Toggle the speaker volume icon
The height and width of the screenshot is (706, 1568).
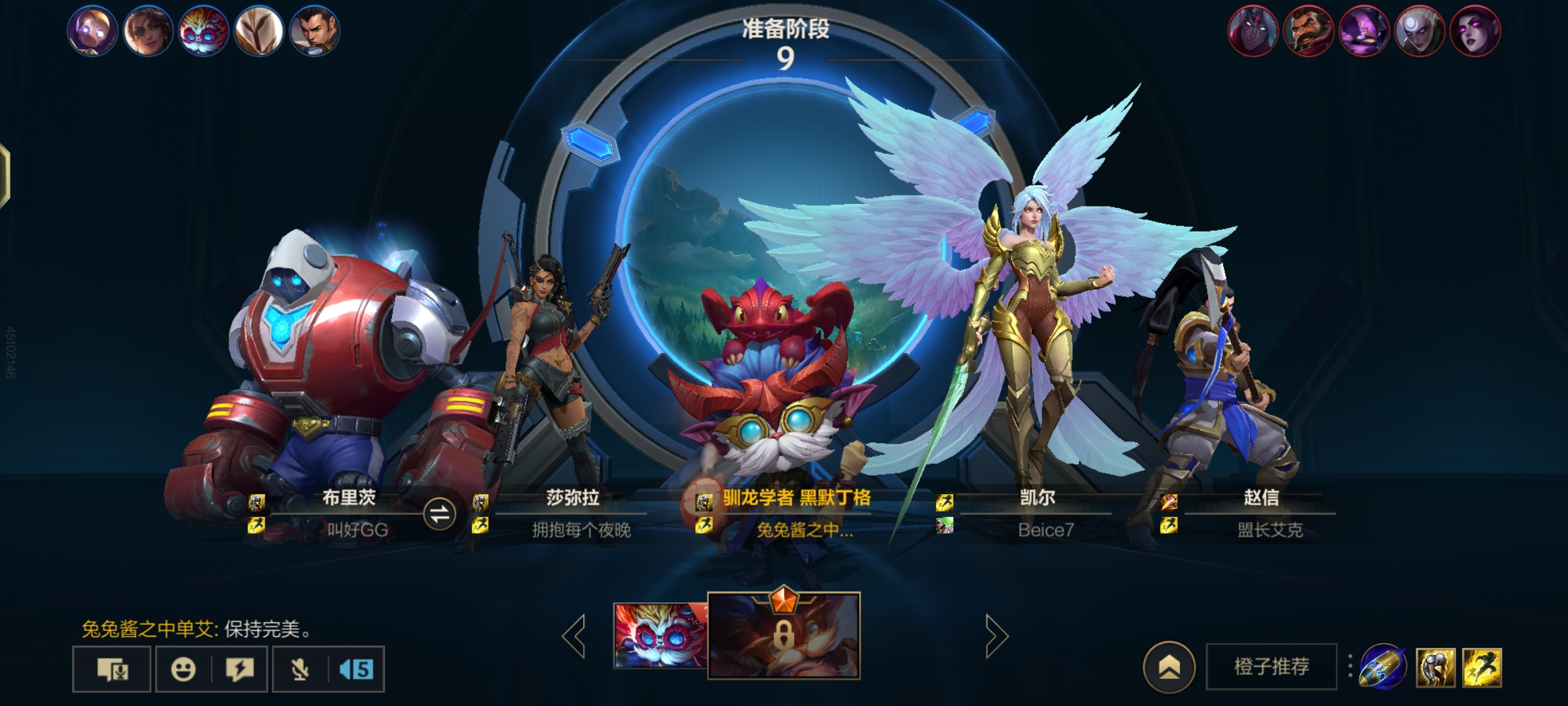356,669
